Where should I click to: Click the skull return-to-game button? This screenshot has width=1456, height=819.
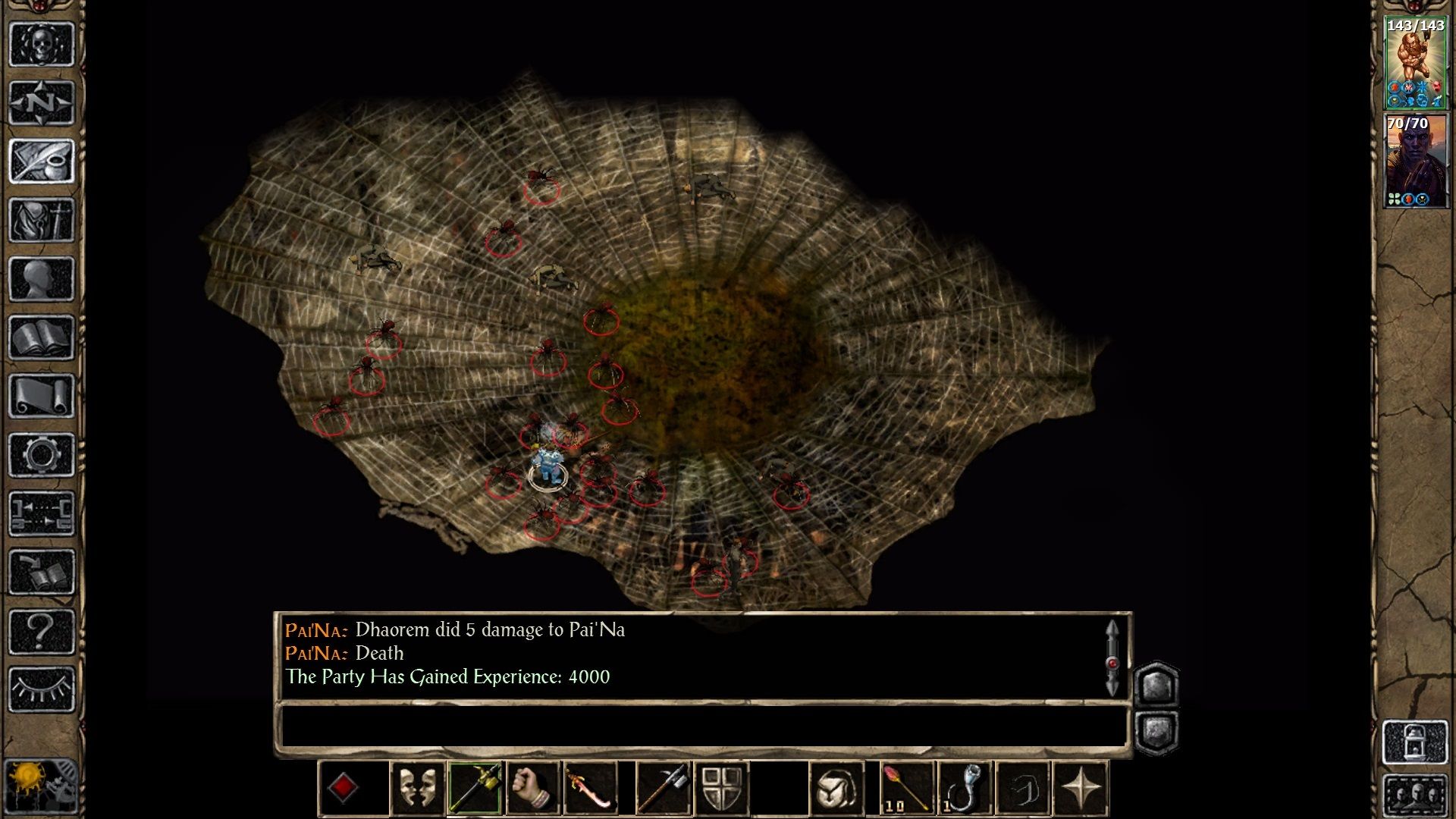(x=41, y=44)
